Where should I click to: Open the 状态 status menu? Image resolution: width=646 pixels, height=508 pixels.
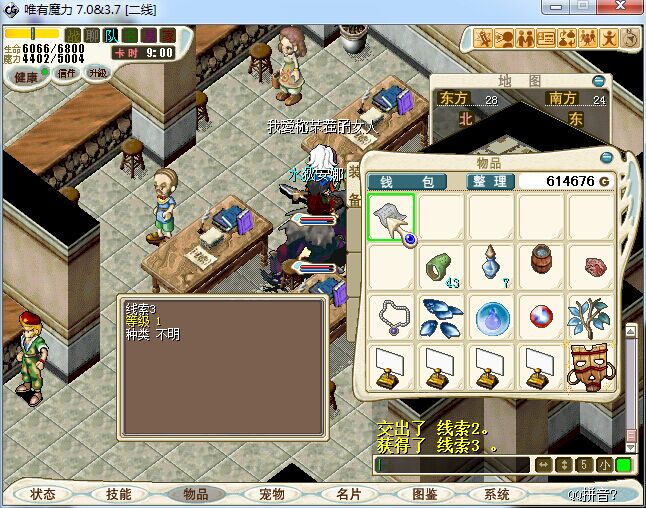coord(43,494)
